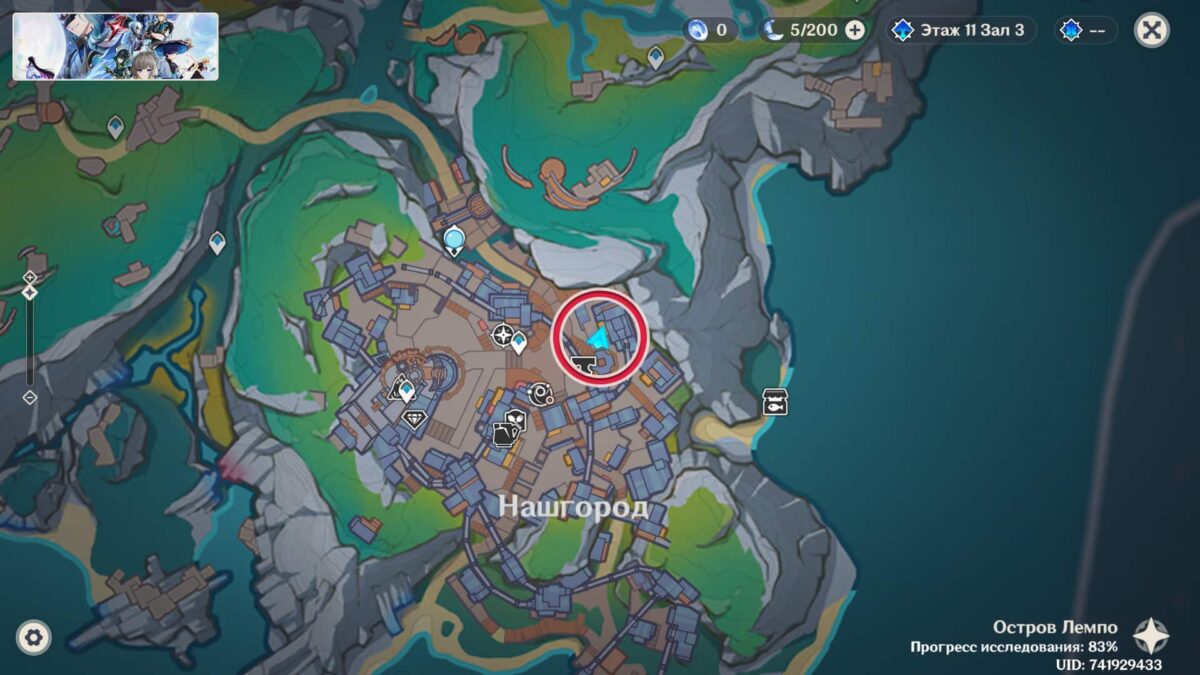
Task: Select the swirling orbit marker in town
Action: (x=541, y=393)
